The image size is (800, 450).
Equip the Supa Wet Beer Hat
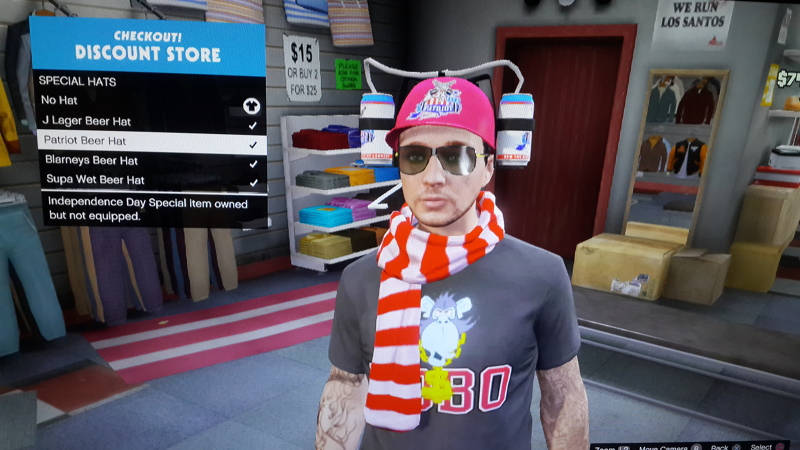[148, 181]
